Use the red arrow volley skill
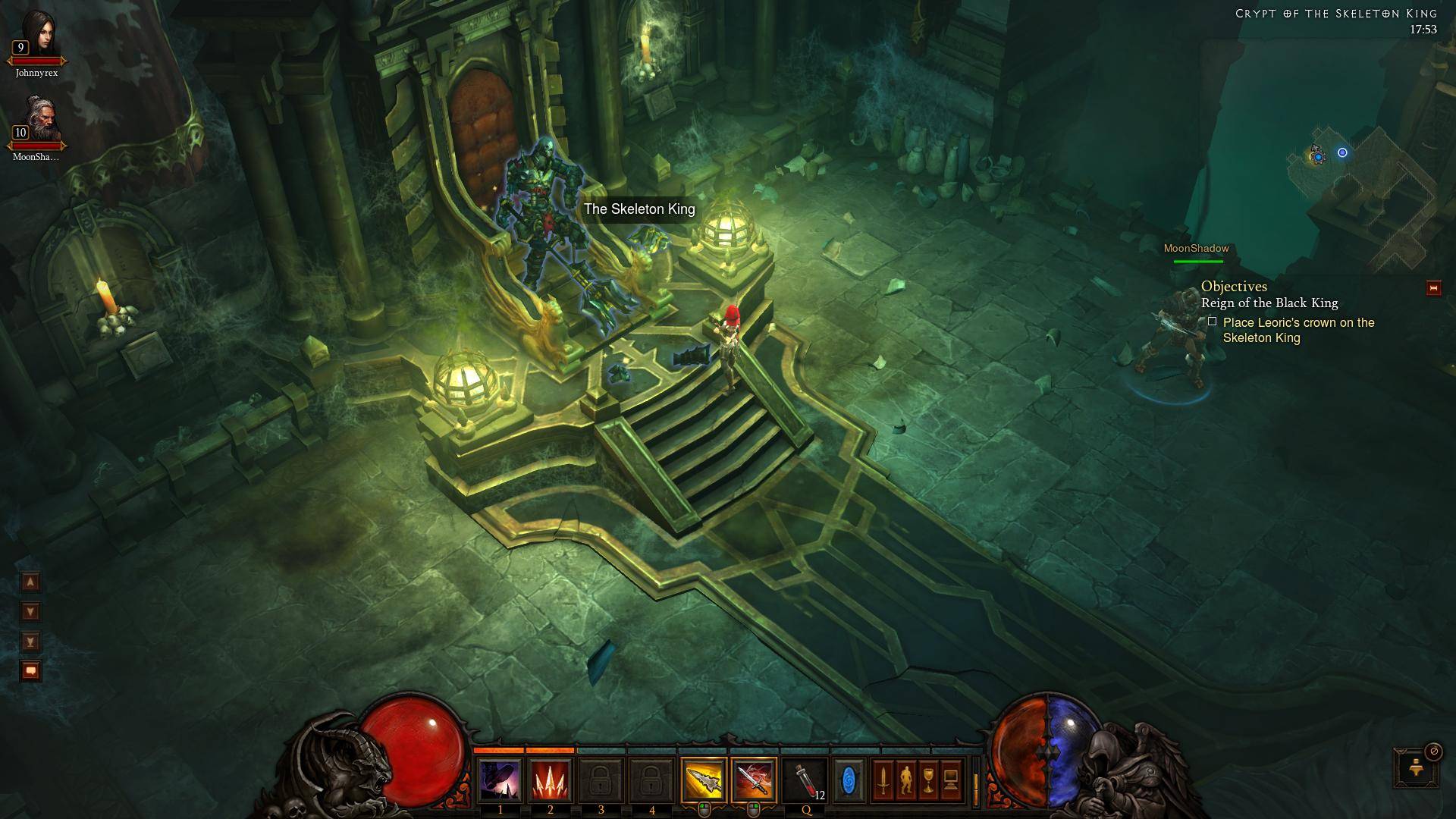 (x=551, y=780)
